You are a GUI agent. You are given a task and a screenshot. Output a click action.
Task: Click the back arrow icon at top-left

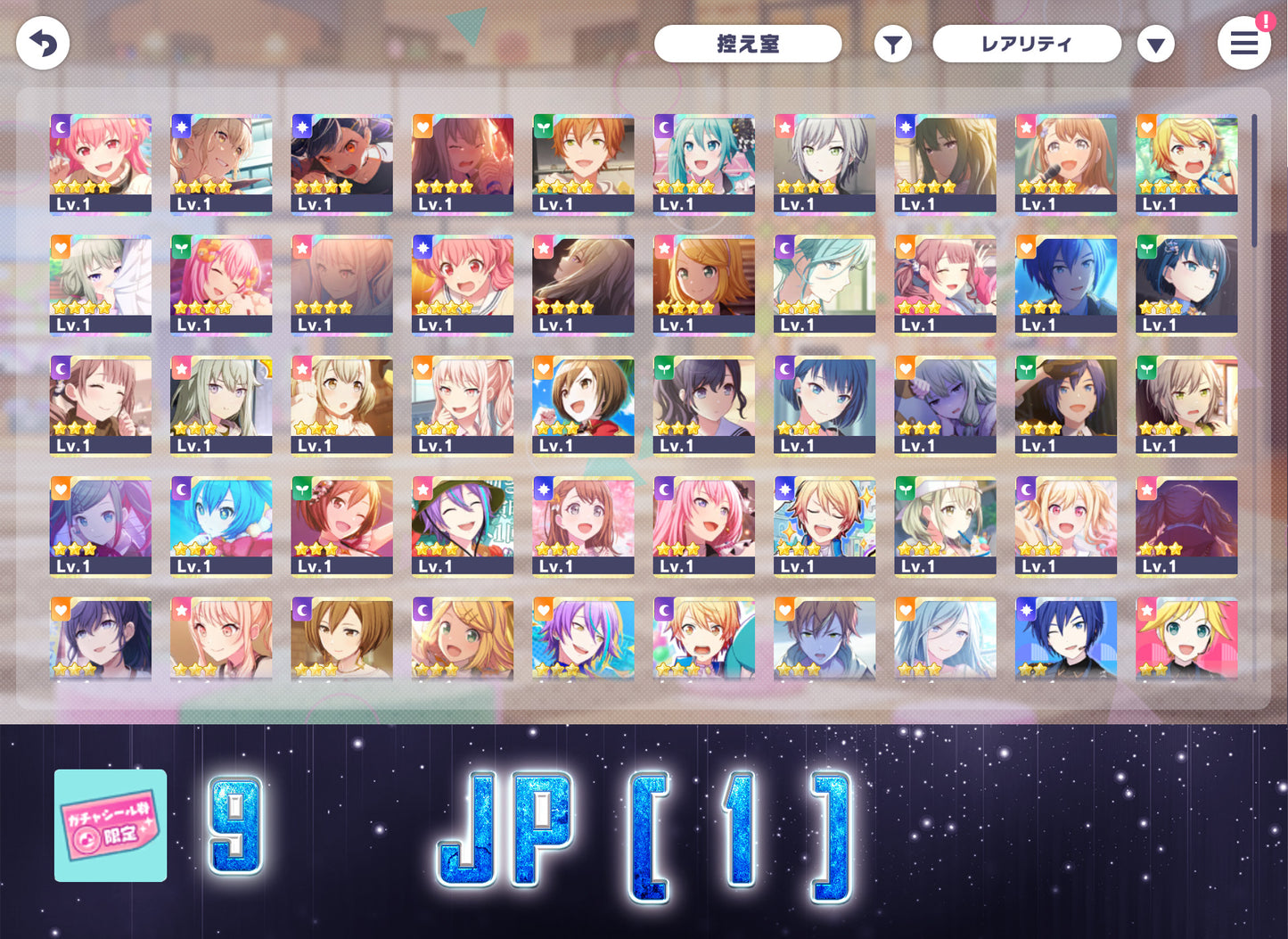tap(42, 42)
